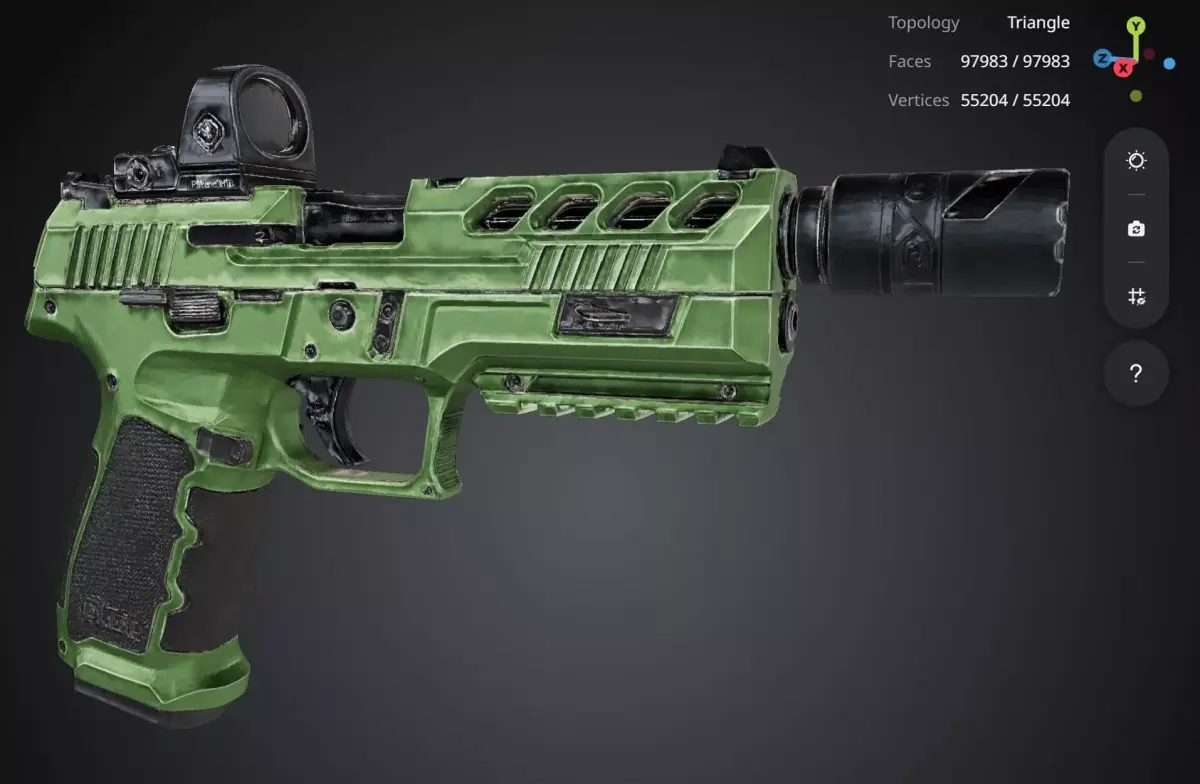This screenshot has height=784, width=1200.
Task: Select the red X axis handle
Action: pos(1124,68)
